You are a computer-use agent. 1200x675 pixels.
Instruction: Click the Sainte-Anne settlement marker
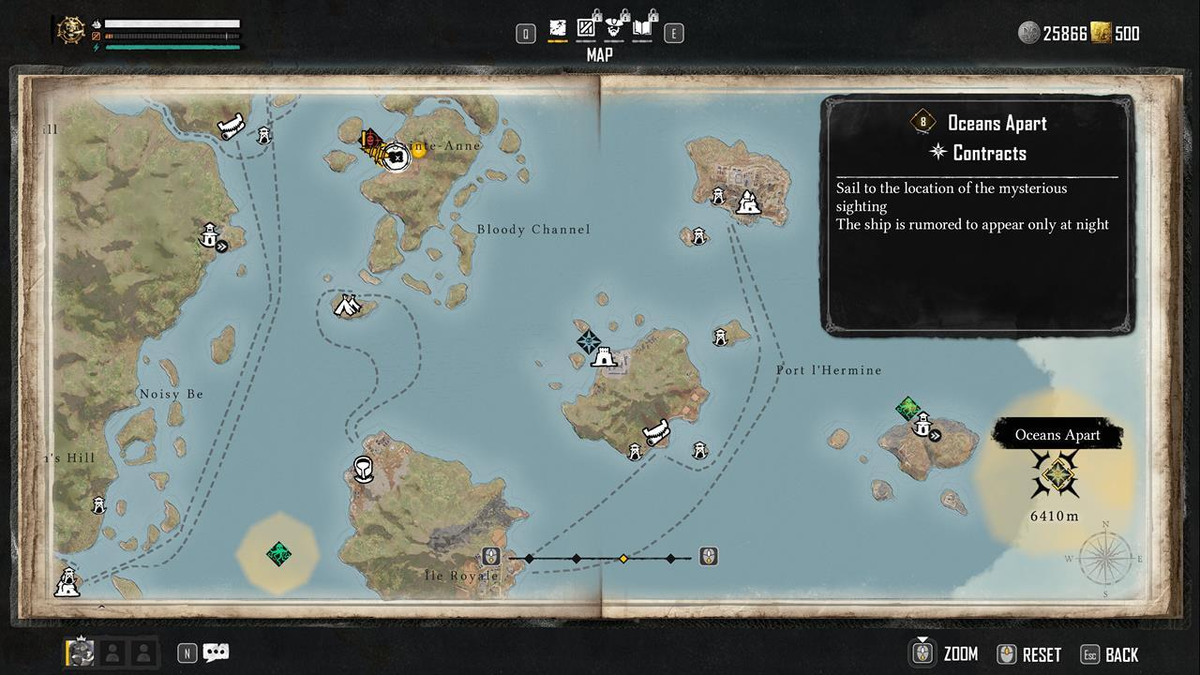[x=396, y=155]
